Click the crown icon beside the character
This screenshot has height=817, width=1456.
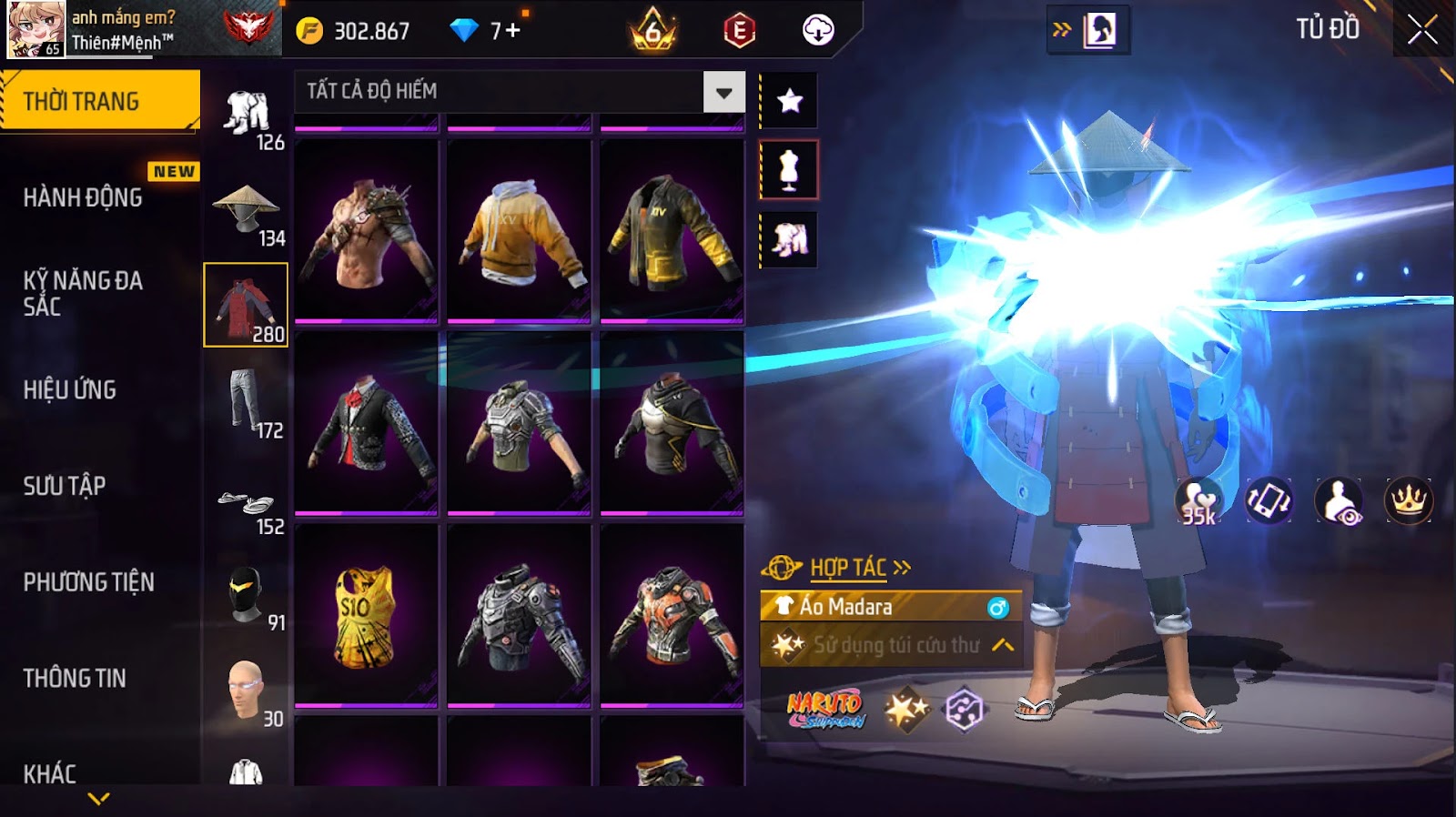click(x=1408, y=500)
